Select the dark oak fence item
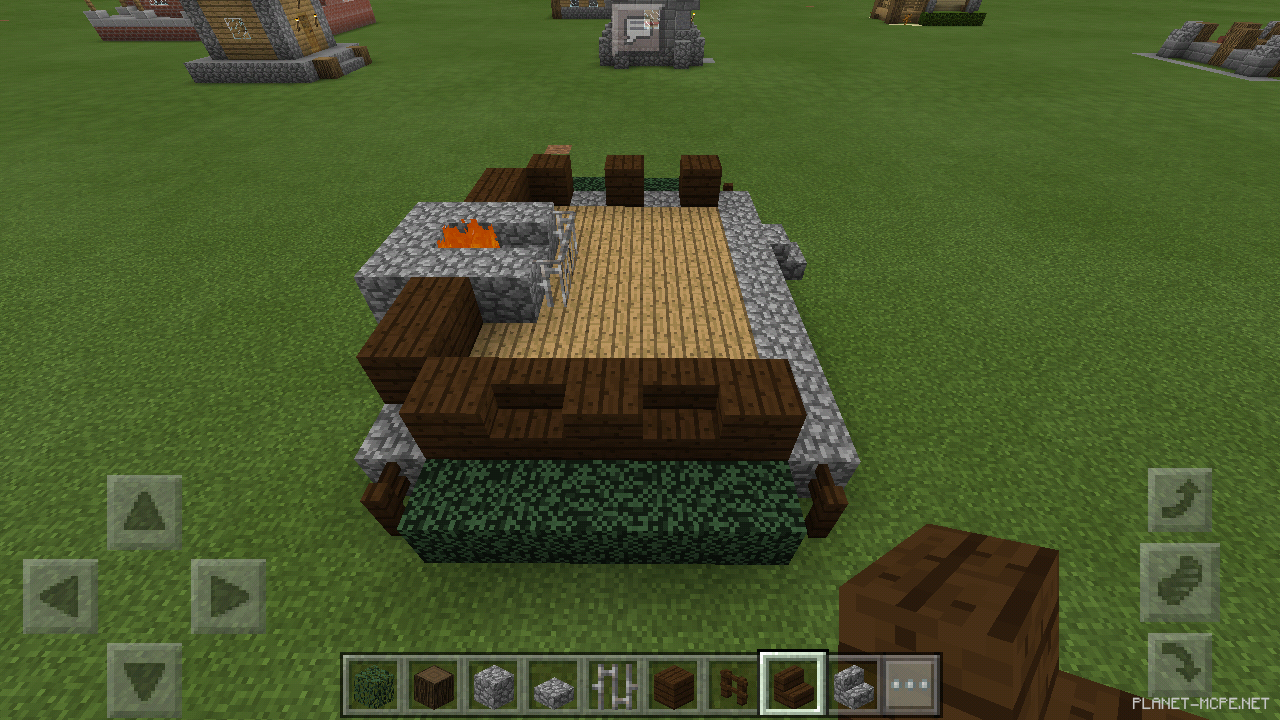 click(733, 682)
